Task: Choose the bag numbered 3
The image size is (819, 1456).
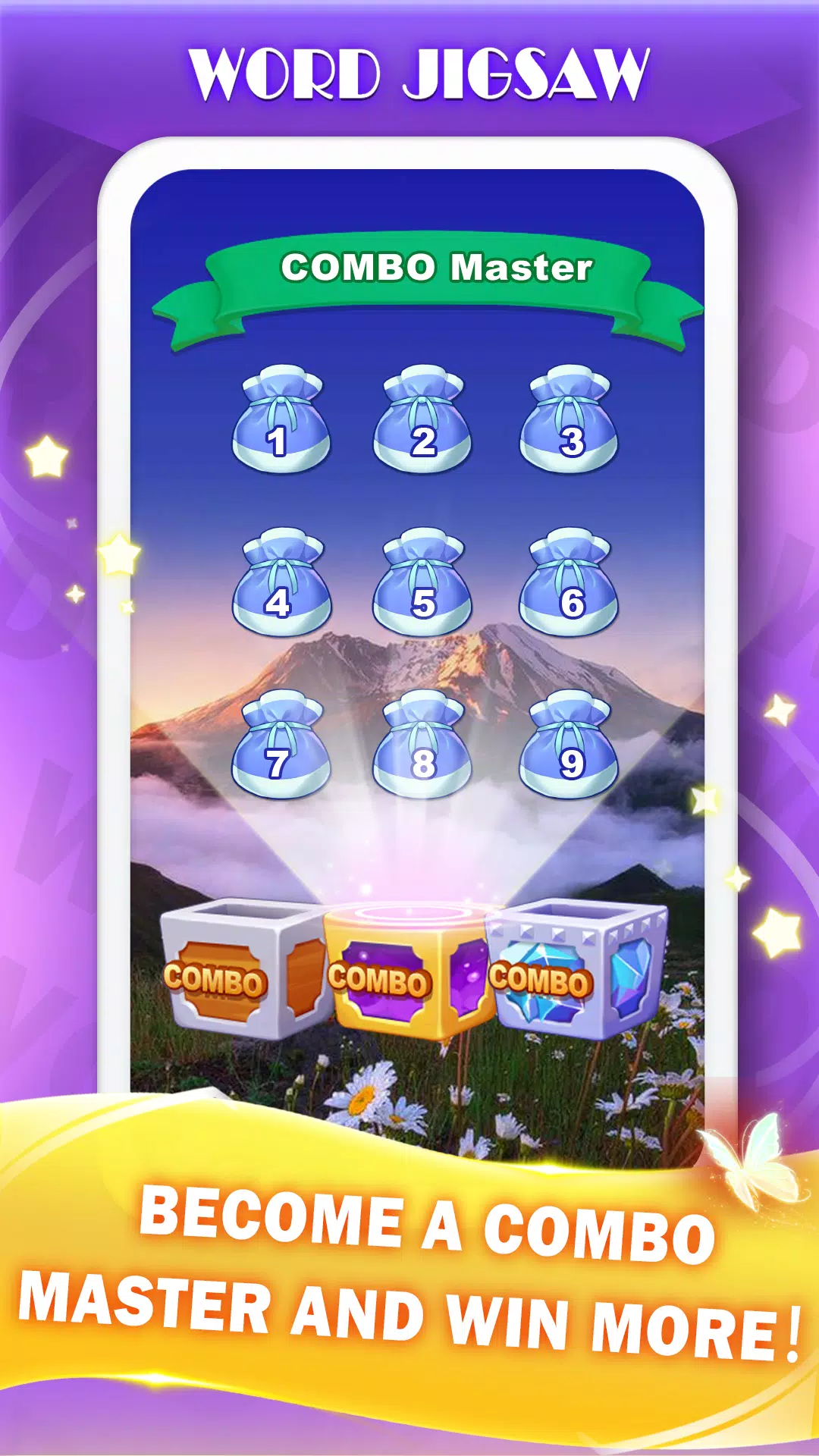Action: (x=569, y=421)
